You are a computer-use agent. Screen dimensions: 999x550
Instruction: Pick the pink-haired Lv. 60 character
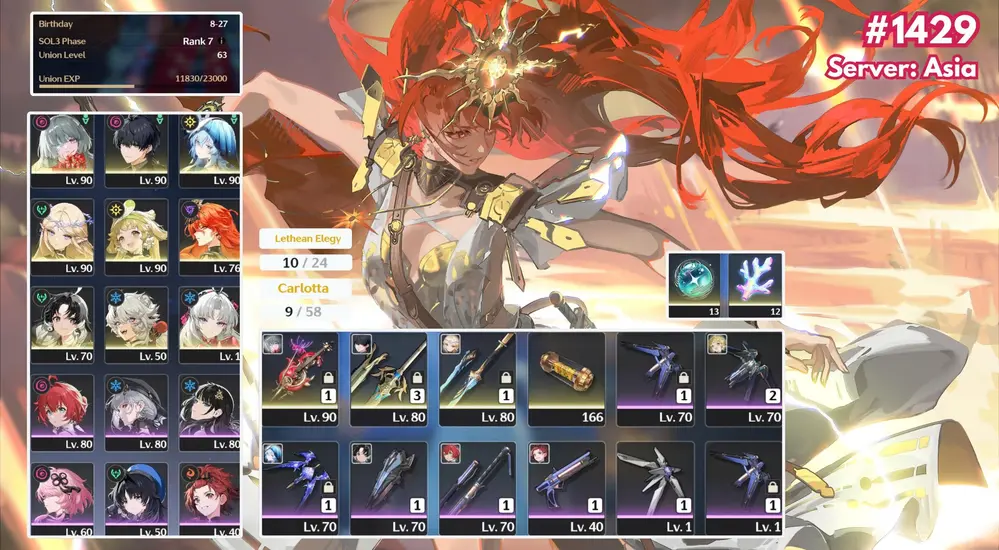coord(66,497)
